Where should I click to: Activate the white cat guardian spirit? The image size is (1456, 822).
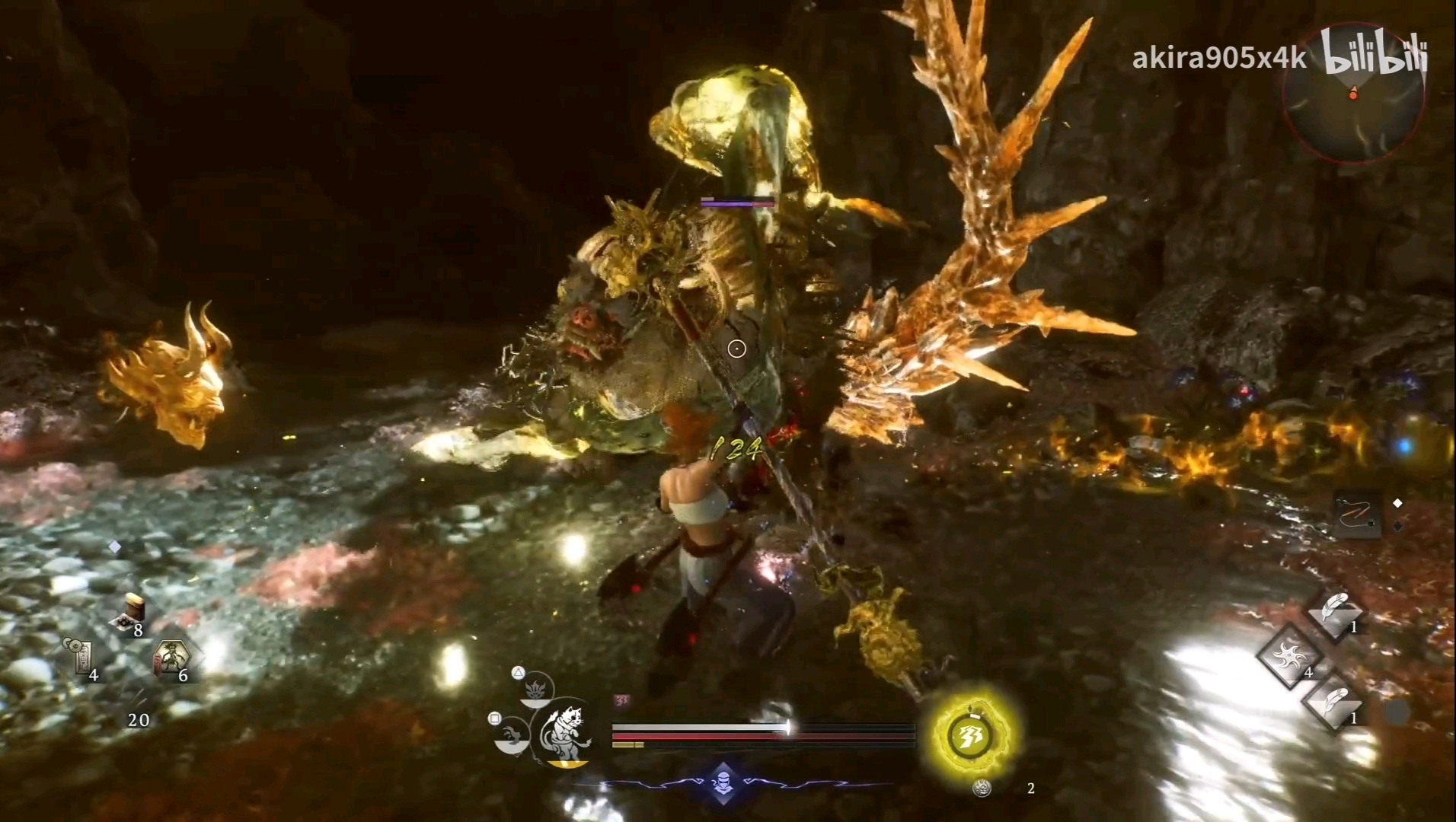coord(565,734)
